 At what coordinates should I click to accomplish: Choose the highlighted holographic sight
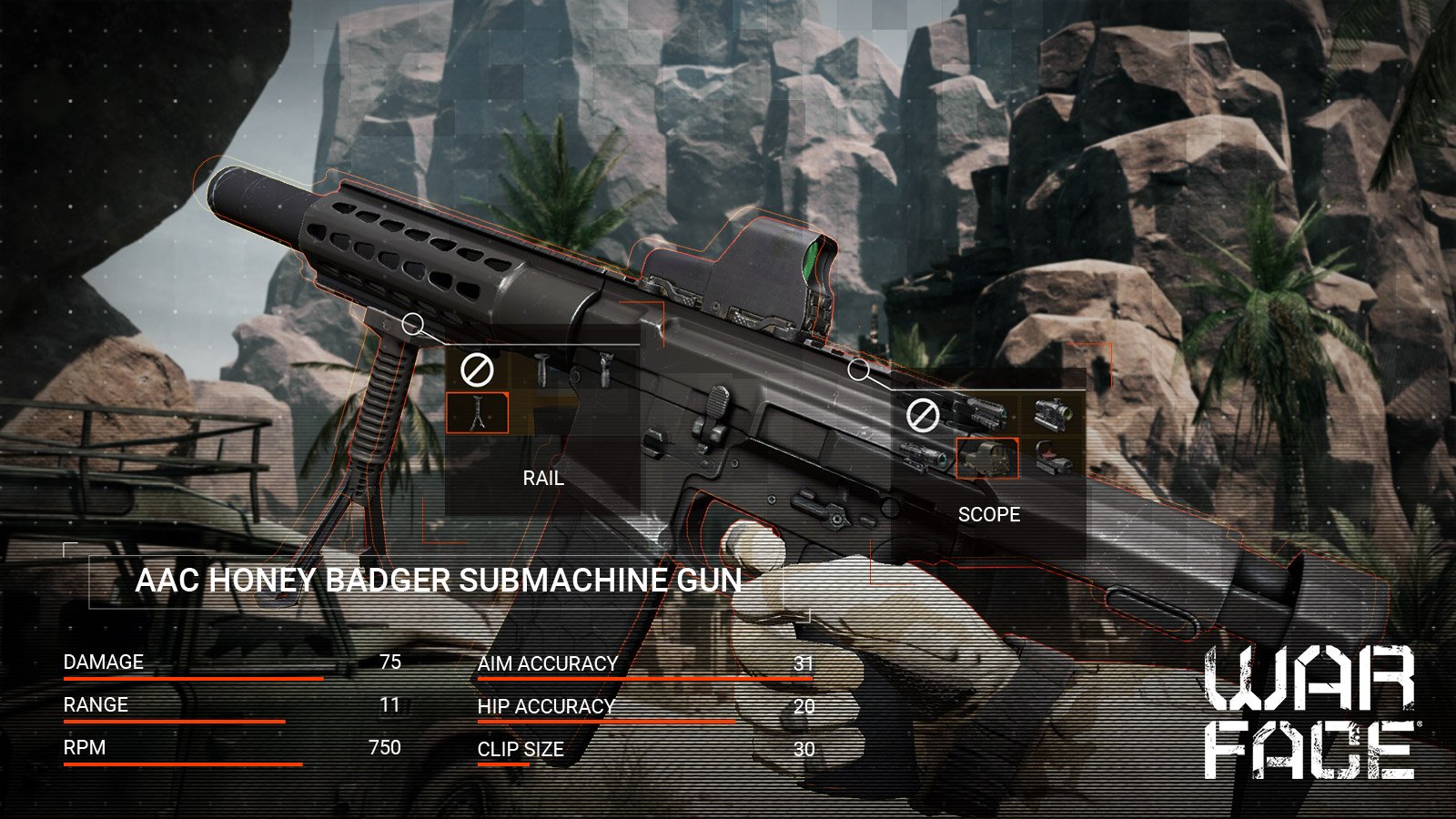pyautogui.click(x=986, y=458)
